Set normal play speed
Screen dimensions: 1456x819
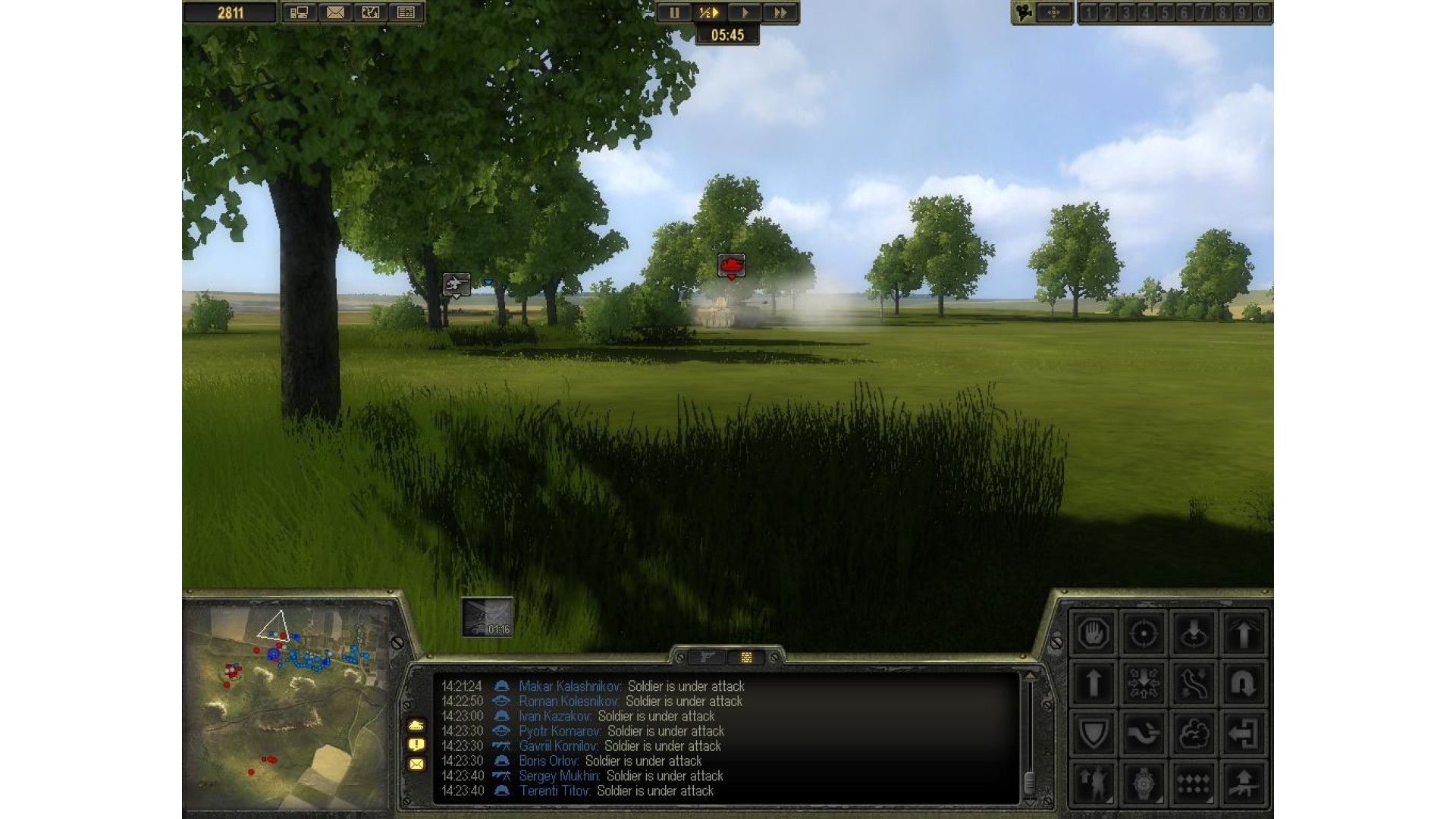tap(745, 13)
